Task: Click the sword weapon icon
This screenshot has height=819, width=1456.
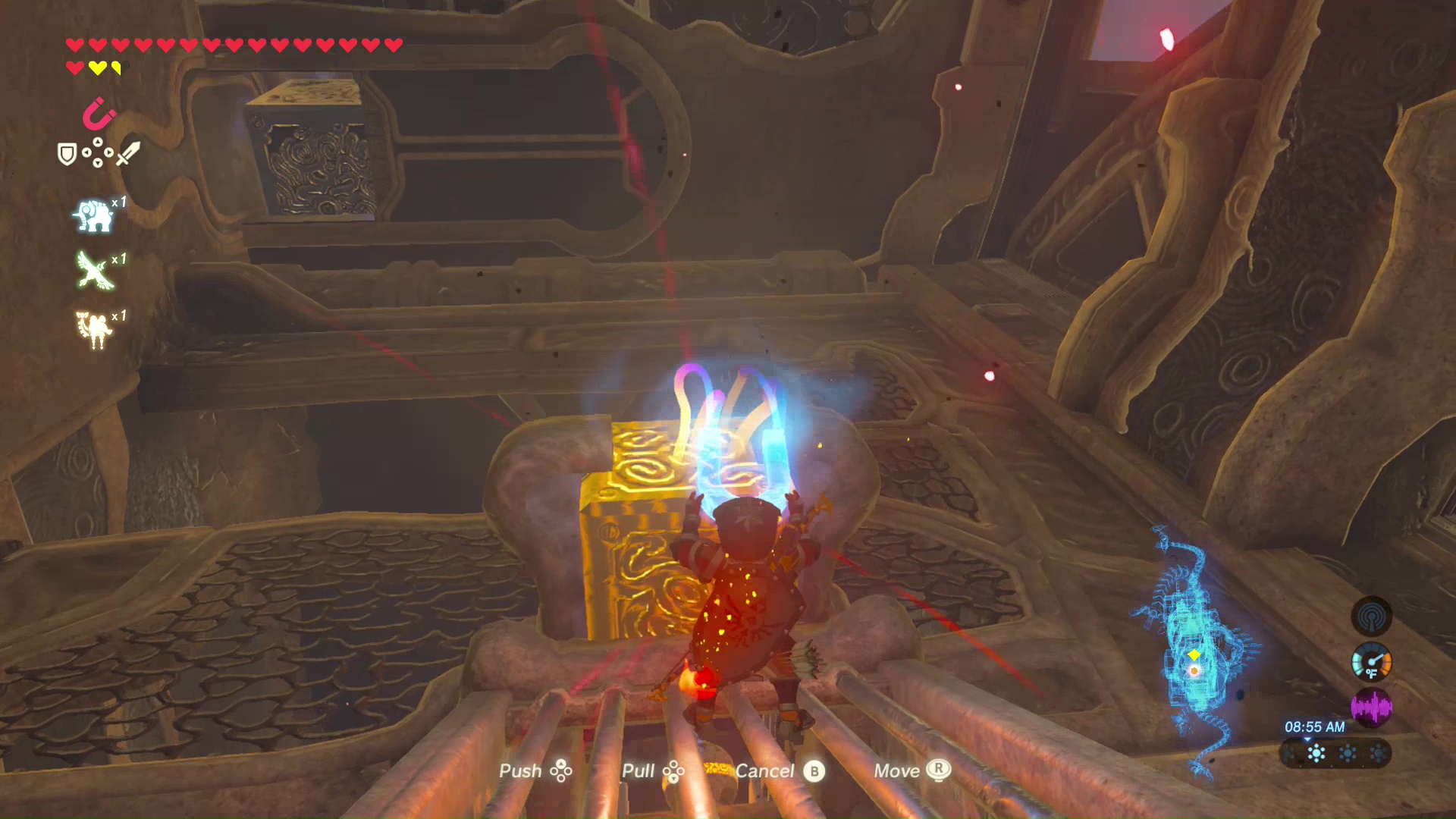Action: point(127,154)
